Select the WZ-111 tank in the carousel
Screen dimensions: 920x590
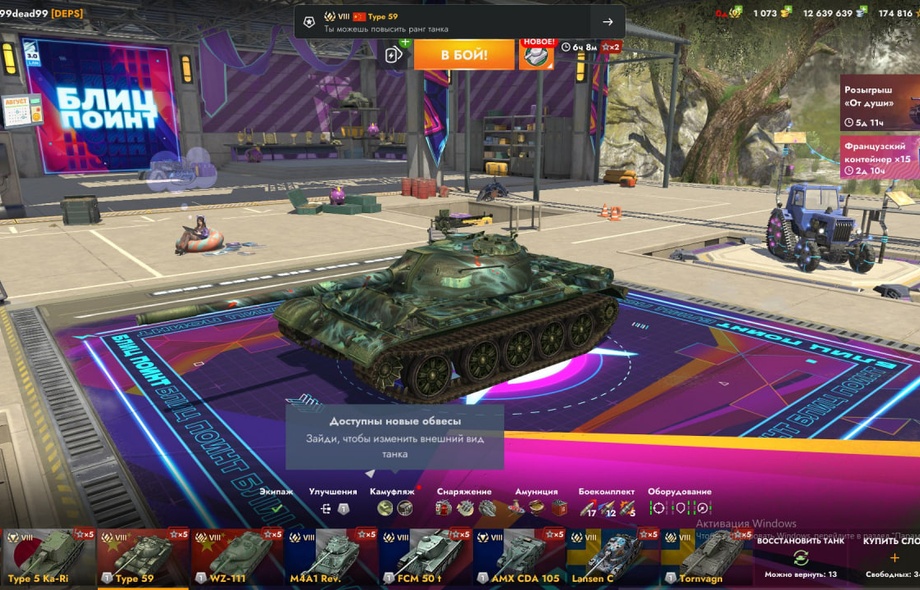(233, 558)
